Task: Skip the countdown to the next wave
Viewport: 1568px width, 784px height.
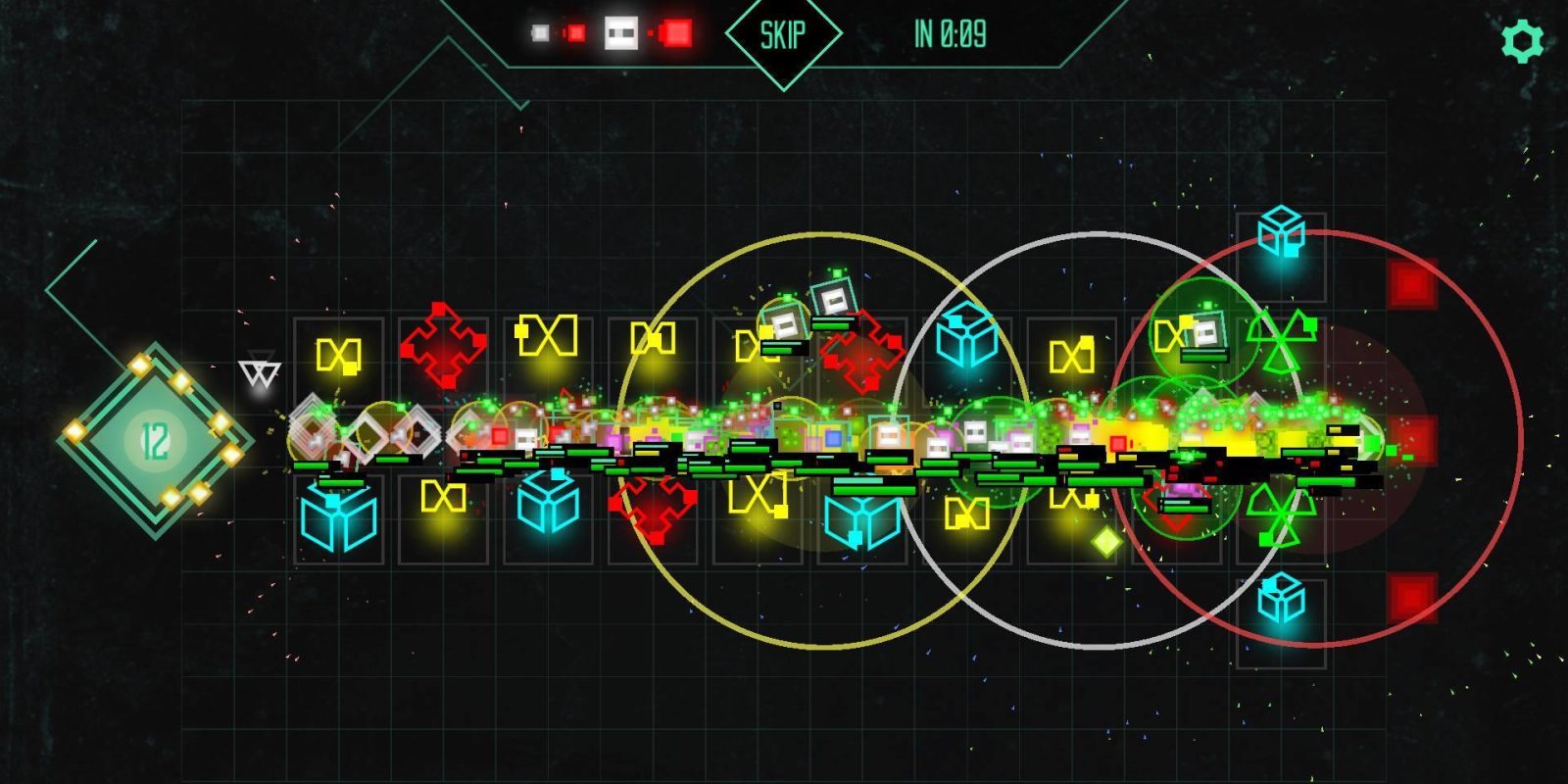Action: click(x=783, y=36)
